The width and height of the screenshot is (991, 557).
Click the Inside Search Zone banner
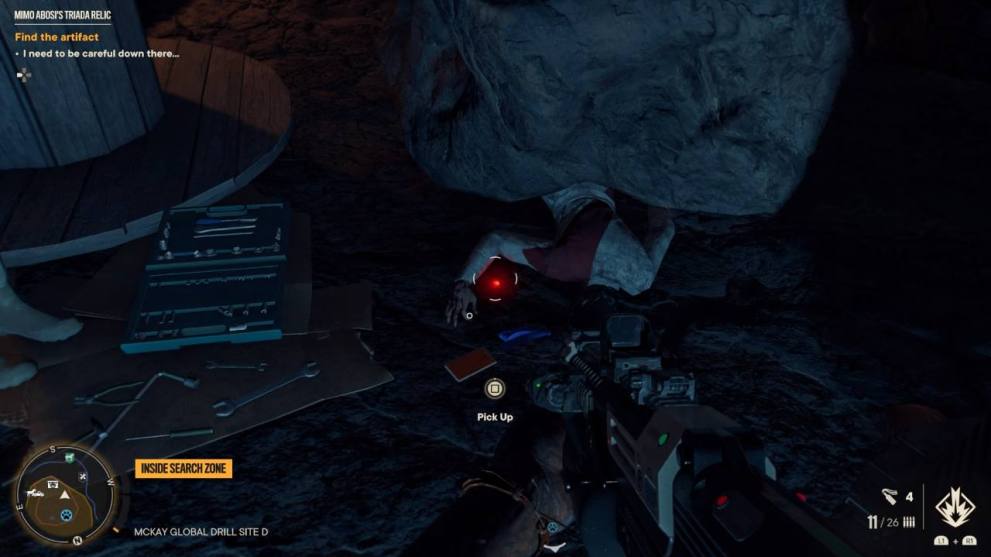click(x=184, y=468)
